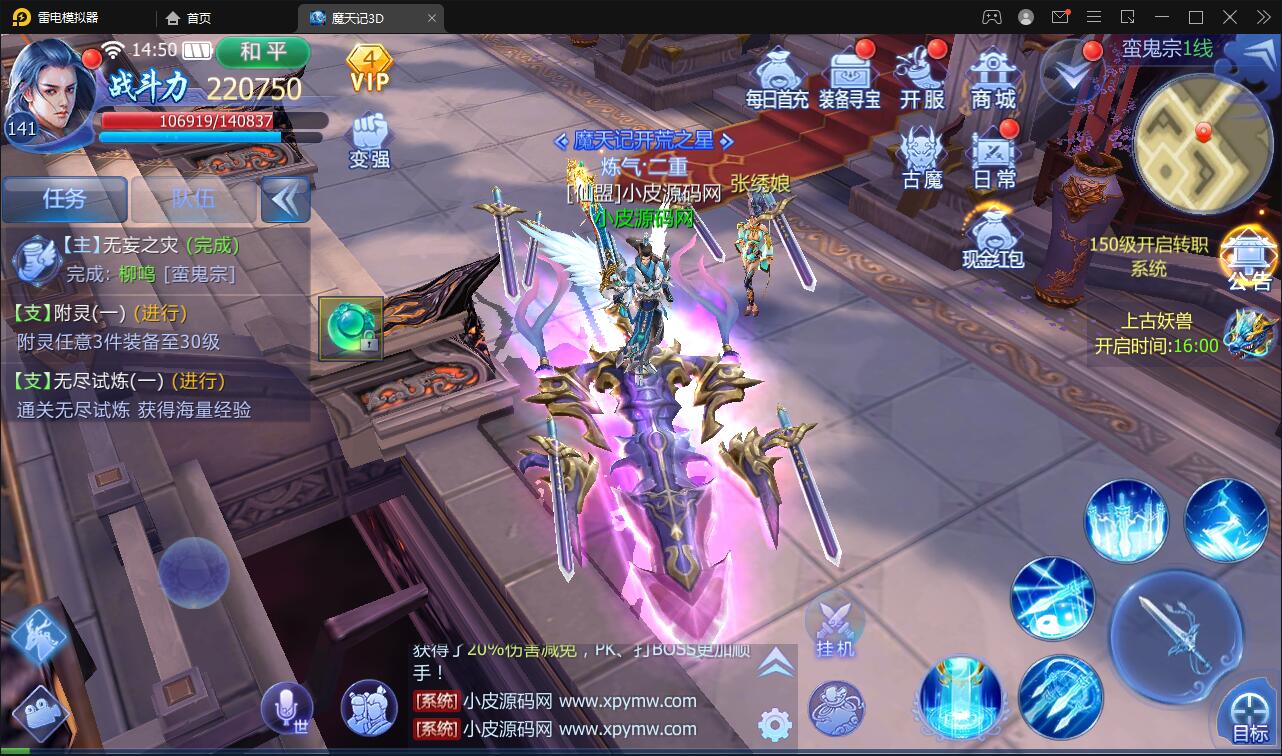Image resolution: width=1282 pixels, height=756 pixels.
Task: Switch attack mode from 和平 peace mode
Action: pyautogui.click(x=262, y=53)
